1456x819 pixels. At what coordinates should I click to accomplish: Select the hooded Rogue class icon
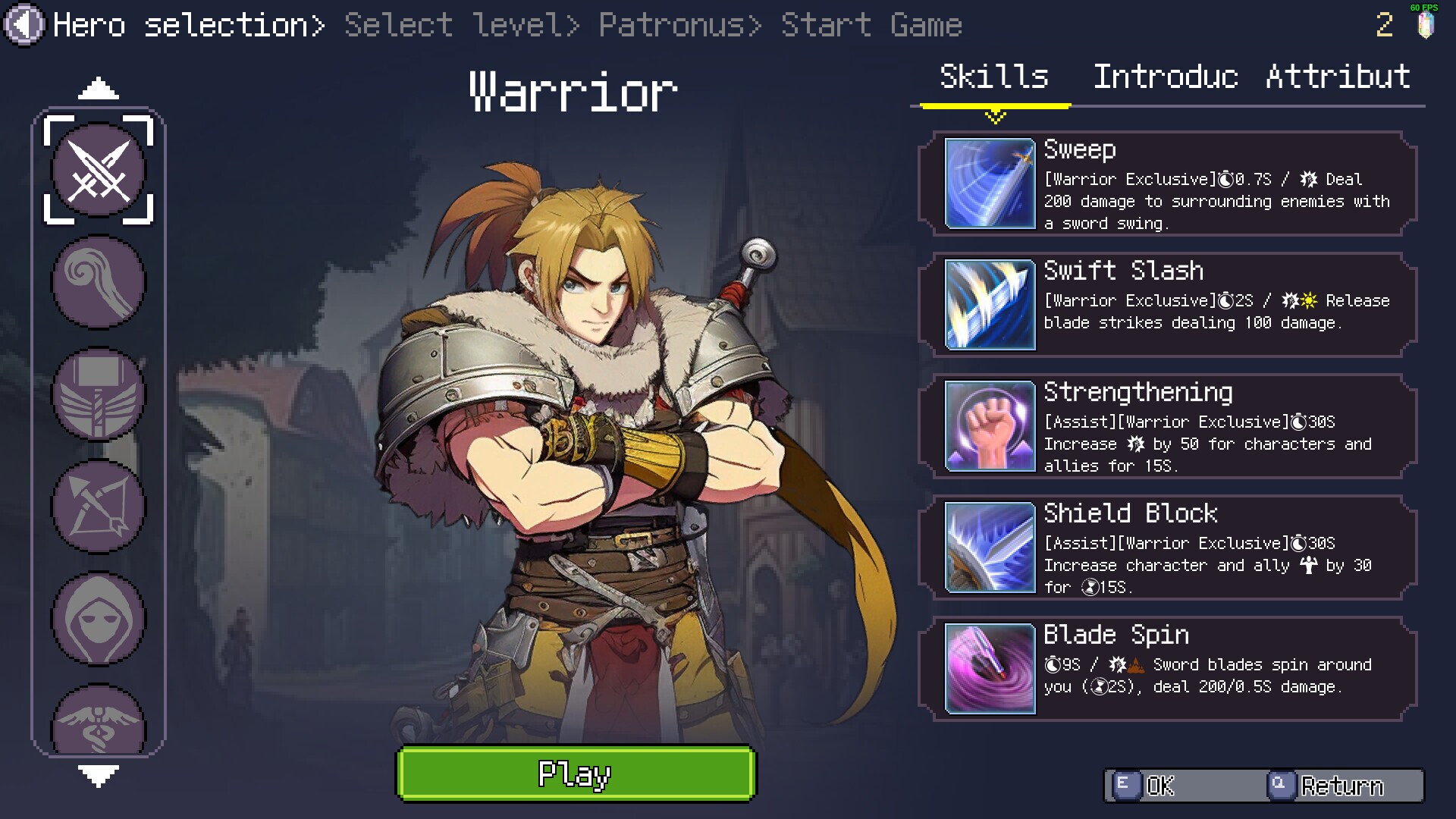click(98, 620)
